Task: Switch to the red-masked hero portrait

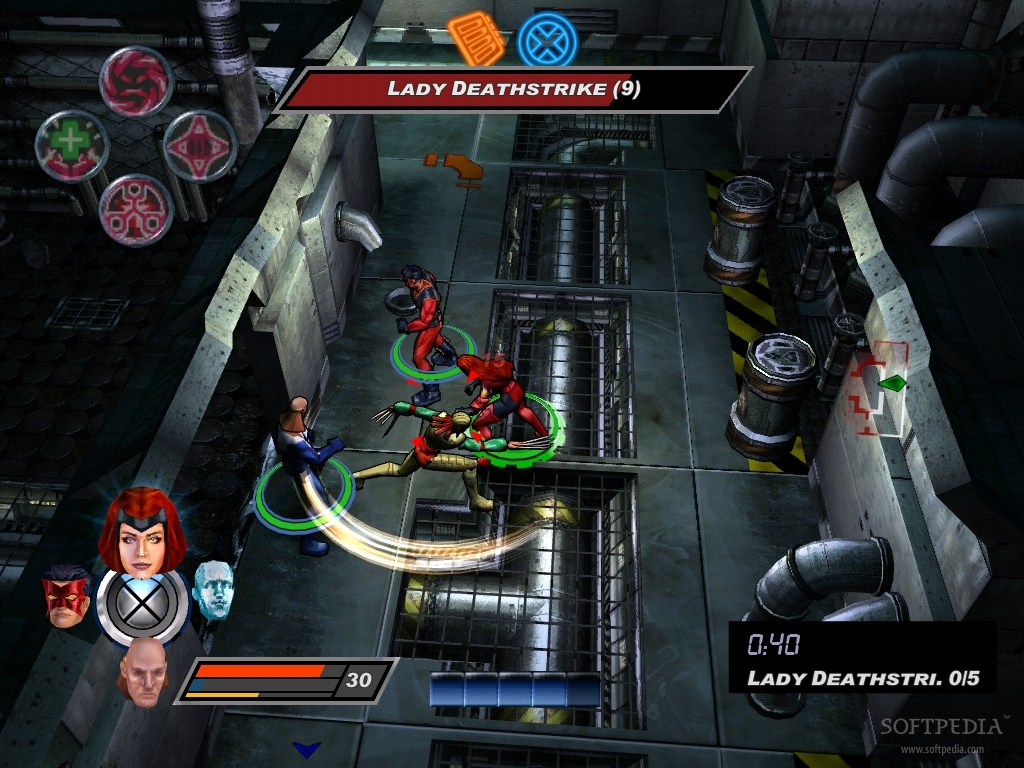Action: tap(65, 596)
